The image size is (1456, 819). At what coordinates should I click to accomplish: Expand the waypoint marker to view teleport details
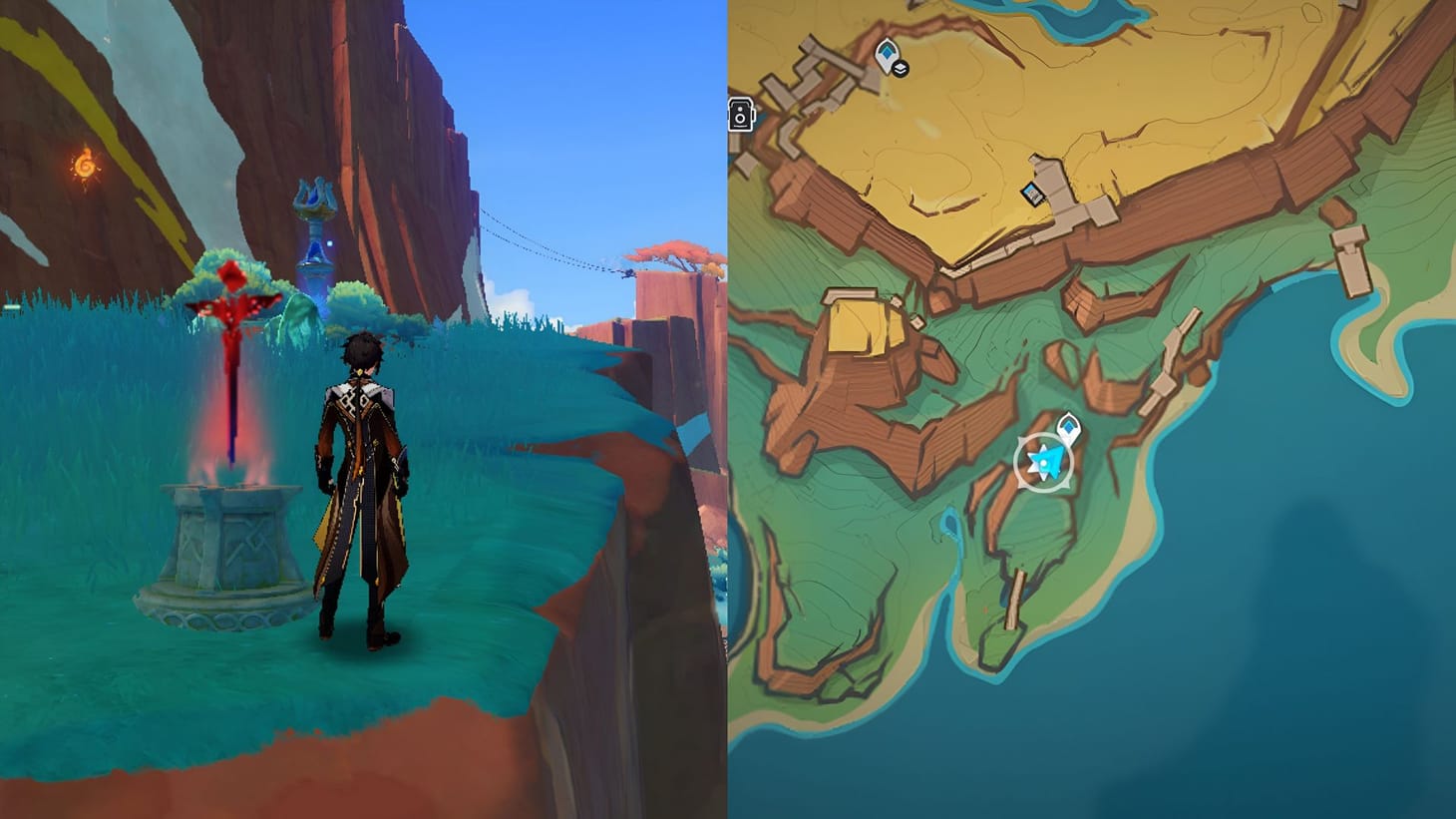[888, 51]
